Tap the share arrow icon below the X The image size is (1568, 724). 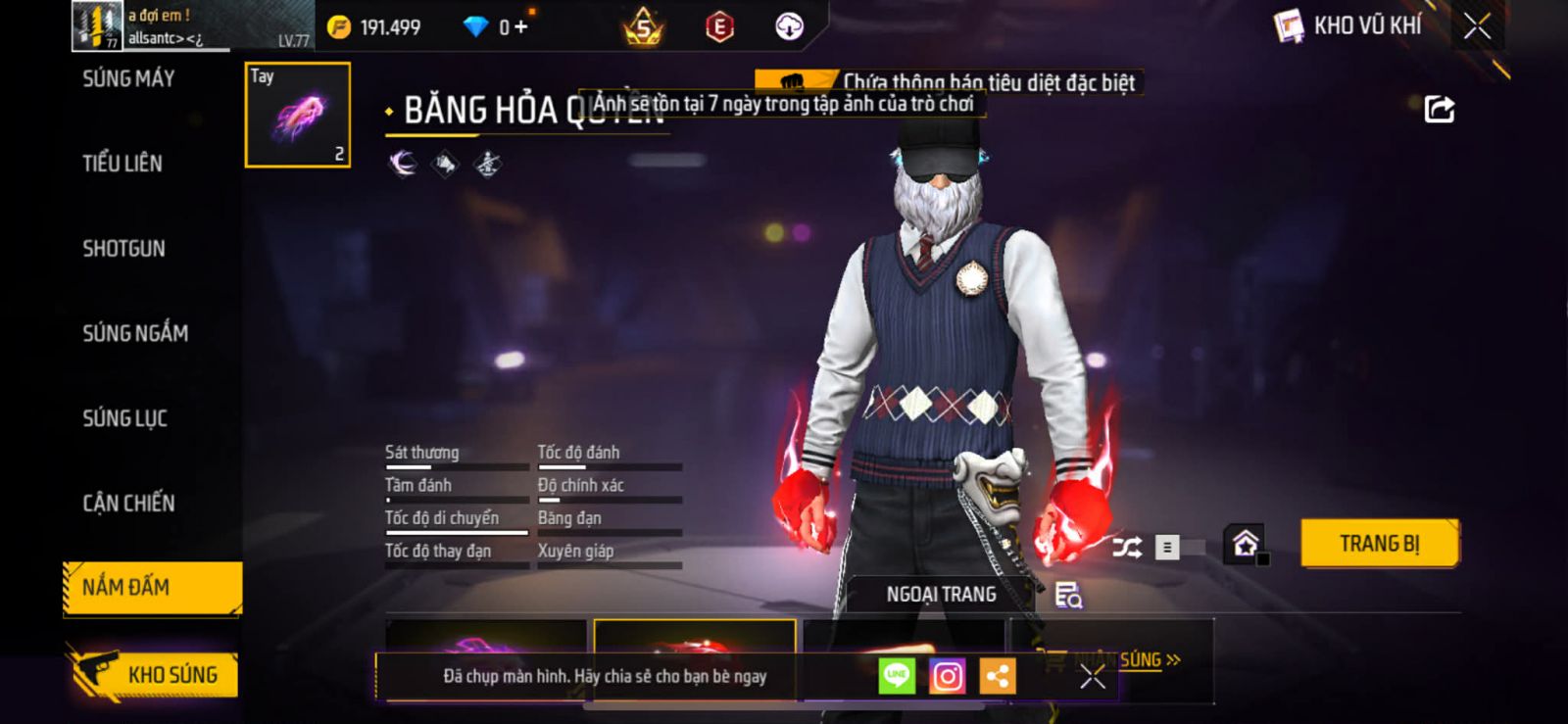tap(1439, 109)
